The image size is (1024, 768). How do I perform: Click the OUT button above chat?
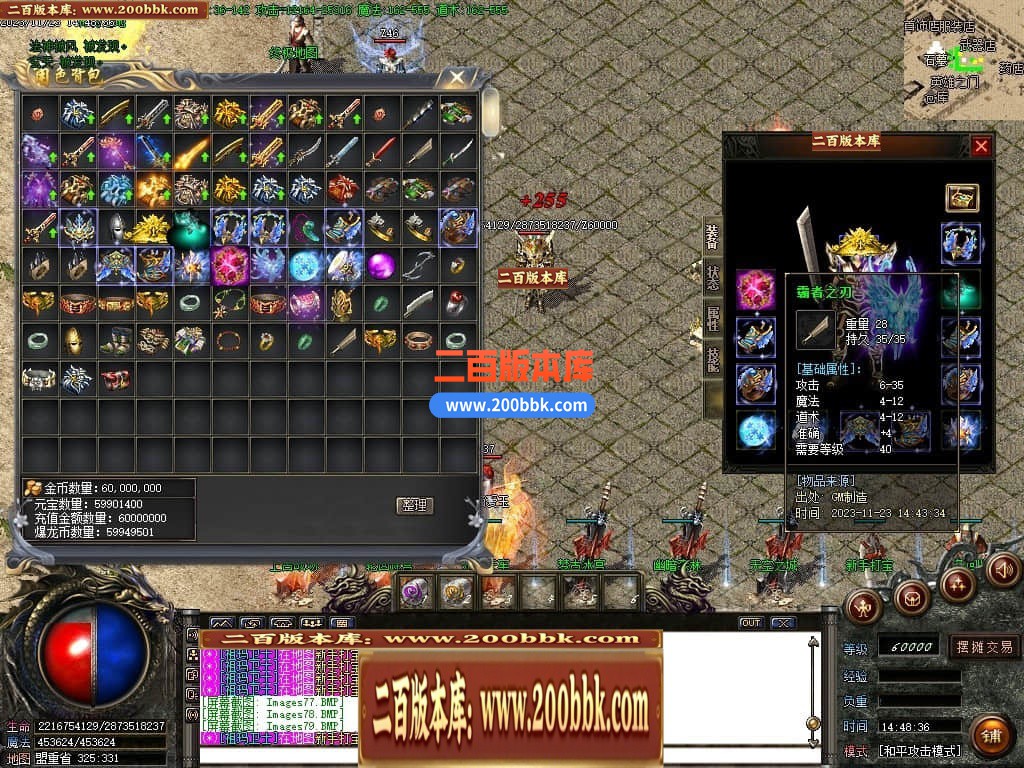[750, 623]
